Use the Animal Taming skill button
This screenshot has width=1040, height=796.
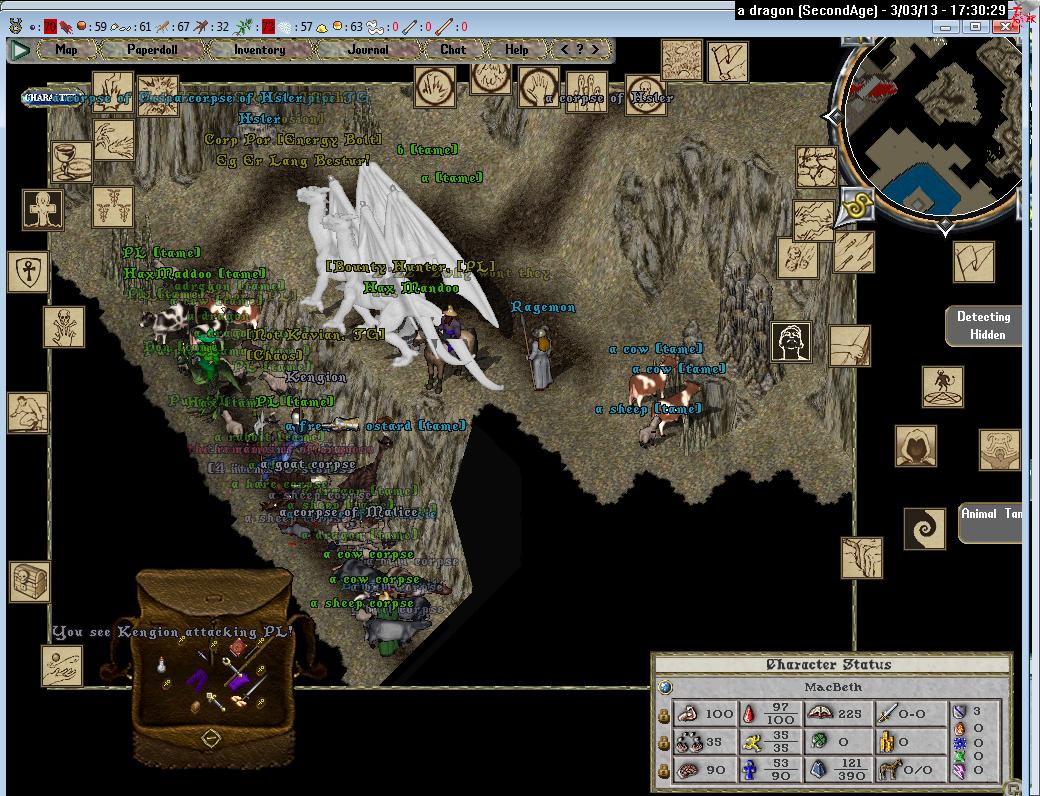991,523
